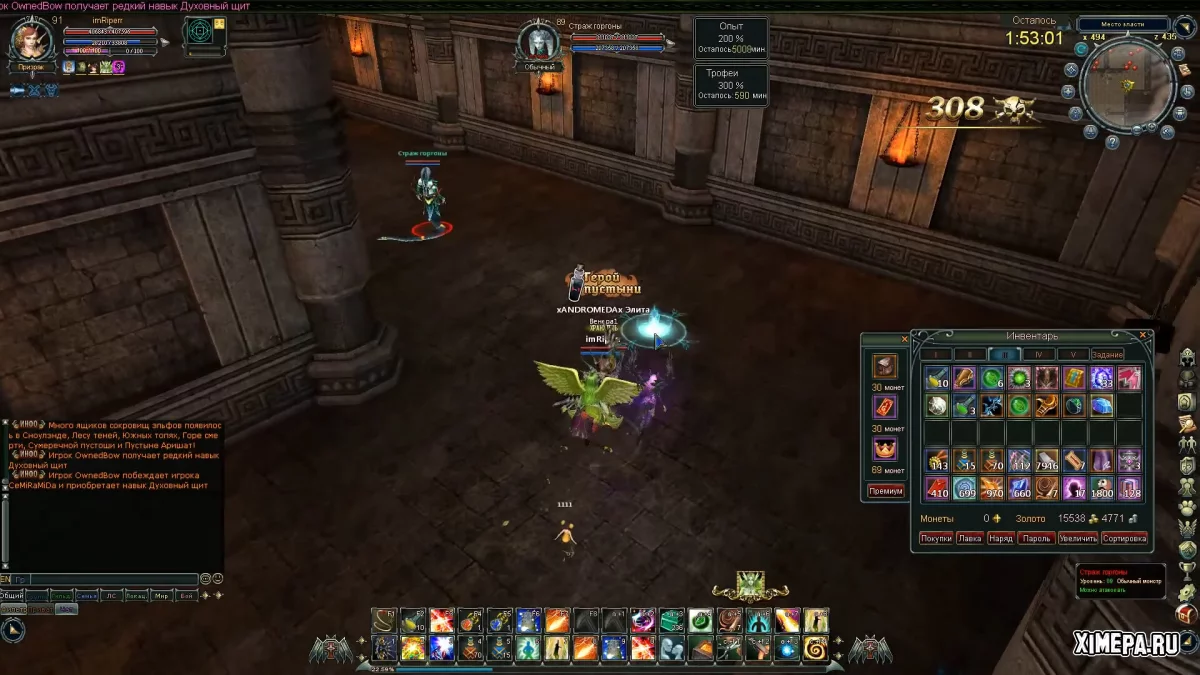Select the Страж горгоны target portrait
Screen dimensions: 1200x675
coord(539,42)
